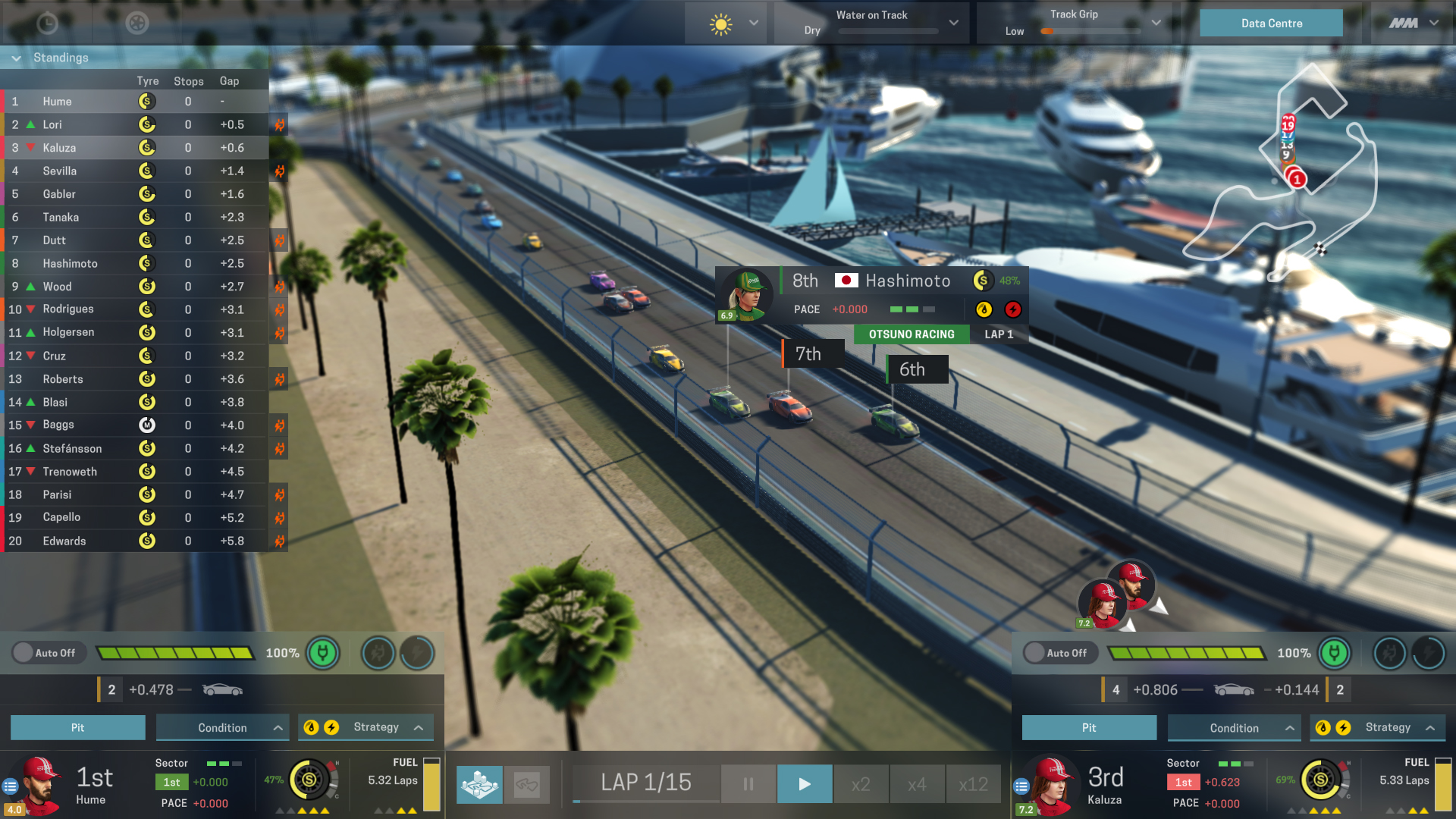
Task: Open the track map camera view icon
Action: (528, 784)
